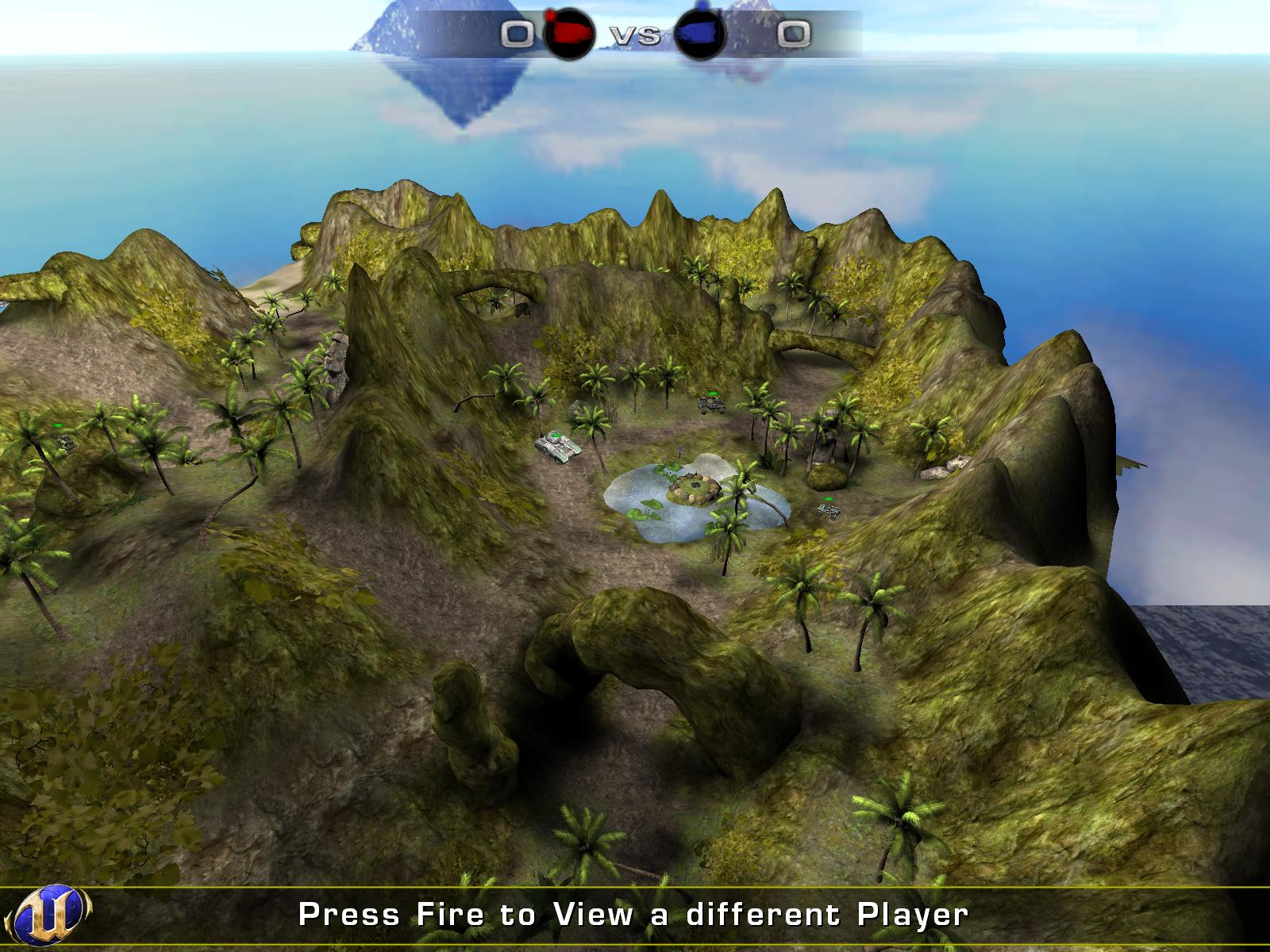Toggle the green indicator on the left tank
Screen dimensions: 1270x952
click(x=58, y=425)
